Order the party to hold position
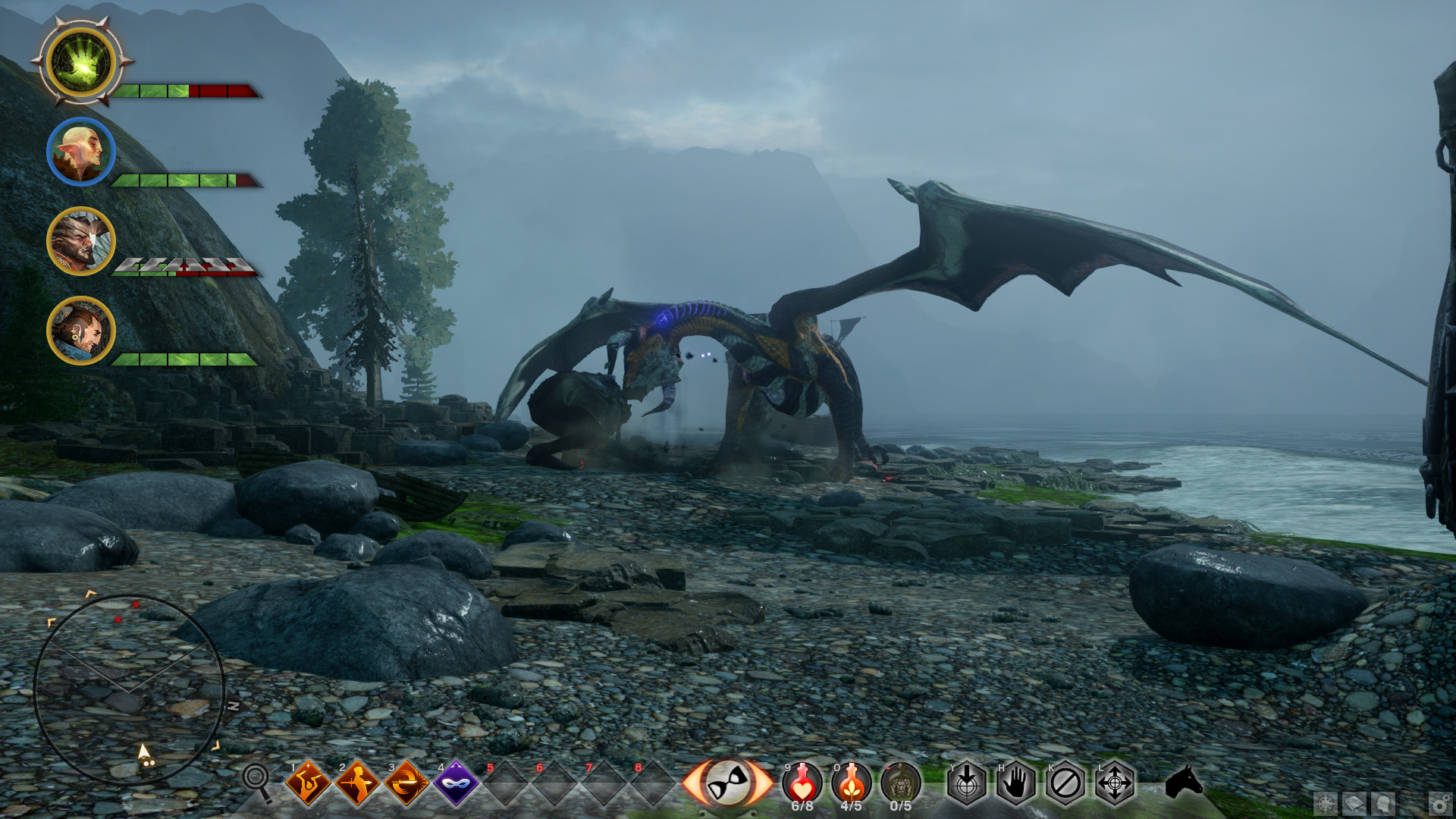This screenshot has height=819, width=1456. click(1016, 783)
